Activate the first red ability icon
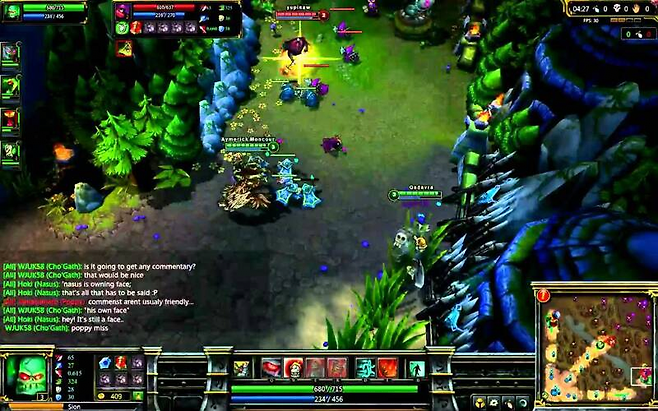The width and height of the screenshot is (658, 411). click(271, 368)
